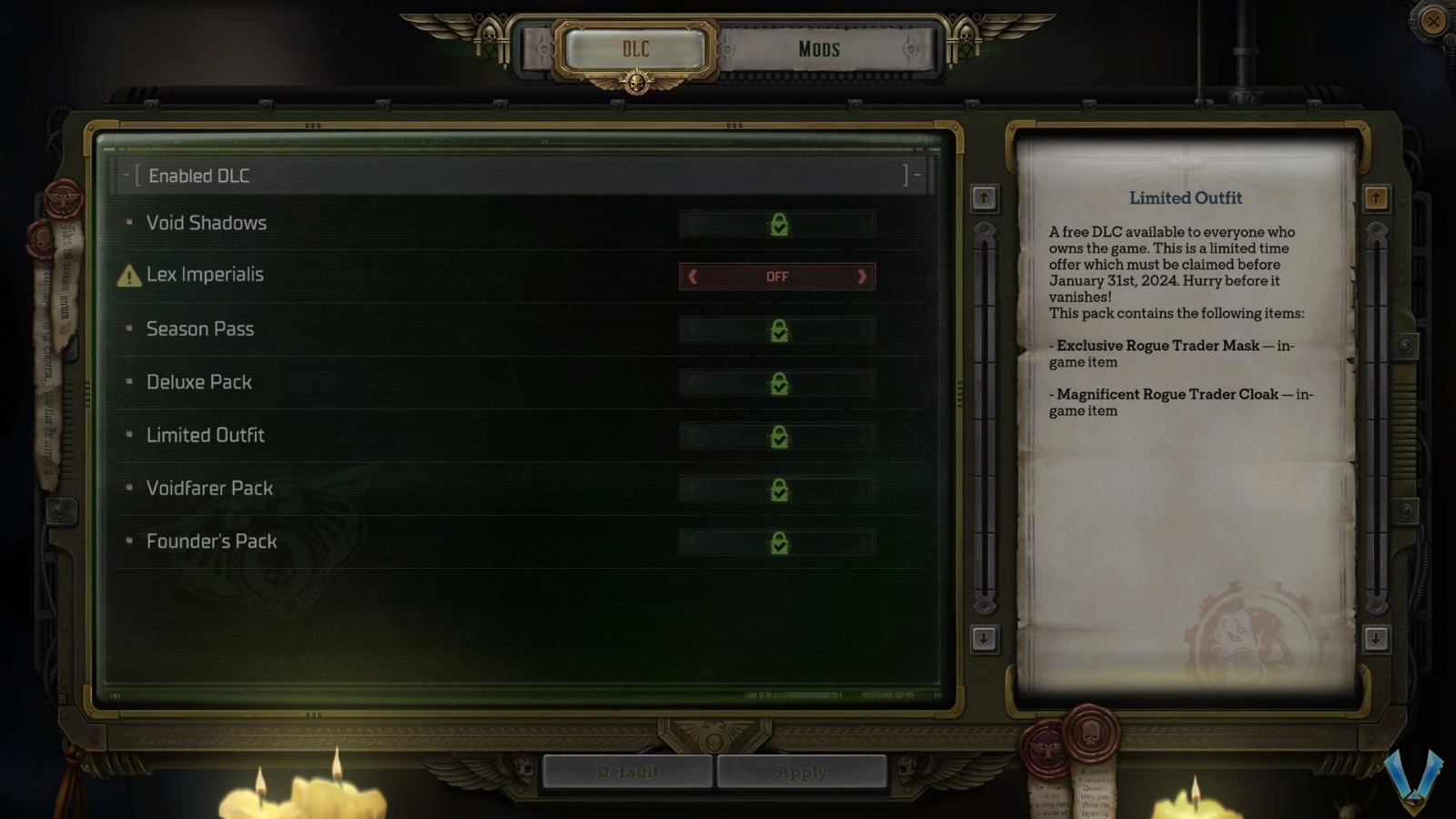Click the lock icon beside Deluxe Pack

(778, 383)
